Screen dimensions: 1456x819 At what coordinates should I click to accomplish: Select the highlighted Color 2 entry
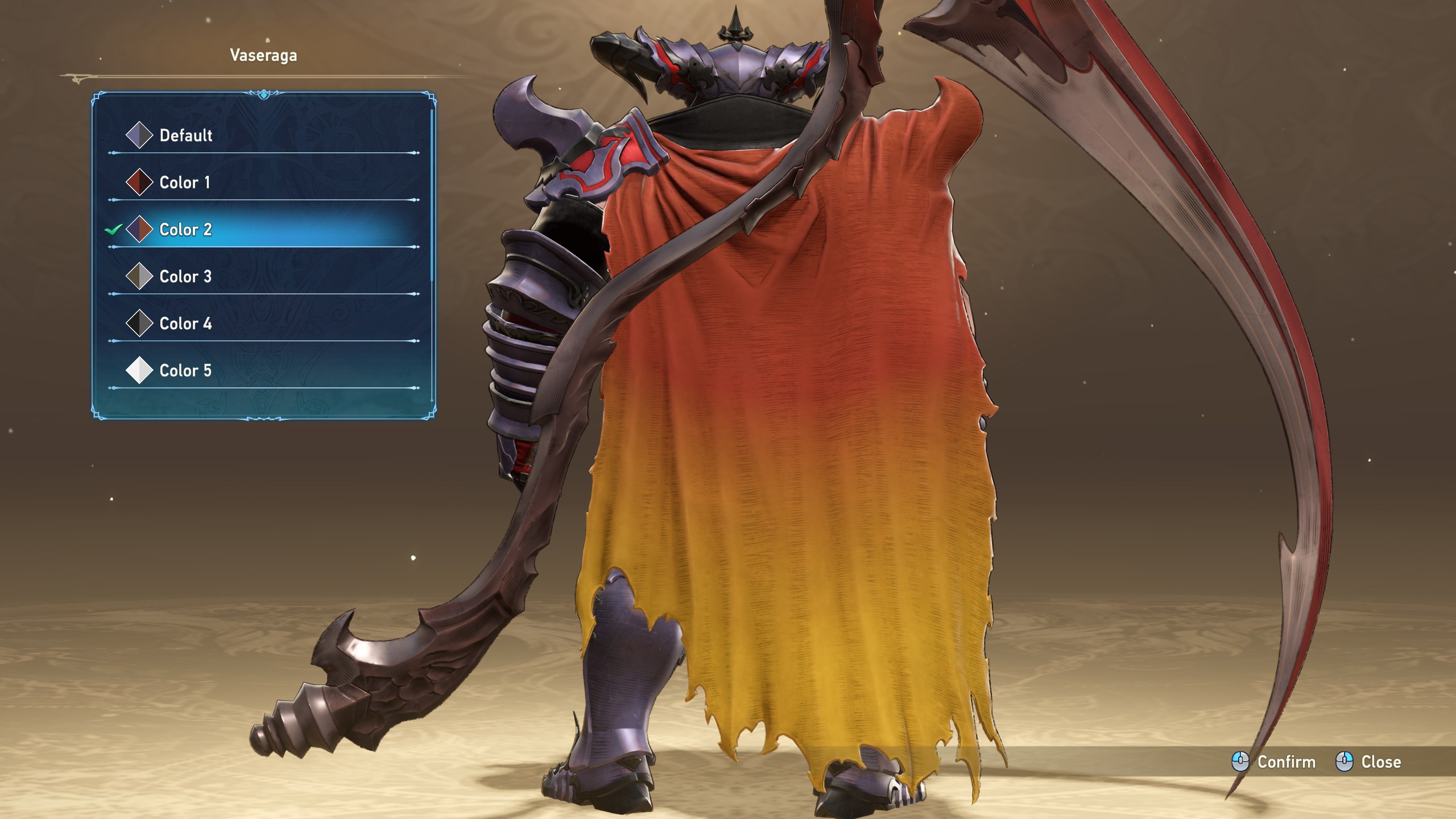pos(185,230)
